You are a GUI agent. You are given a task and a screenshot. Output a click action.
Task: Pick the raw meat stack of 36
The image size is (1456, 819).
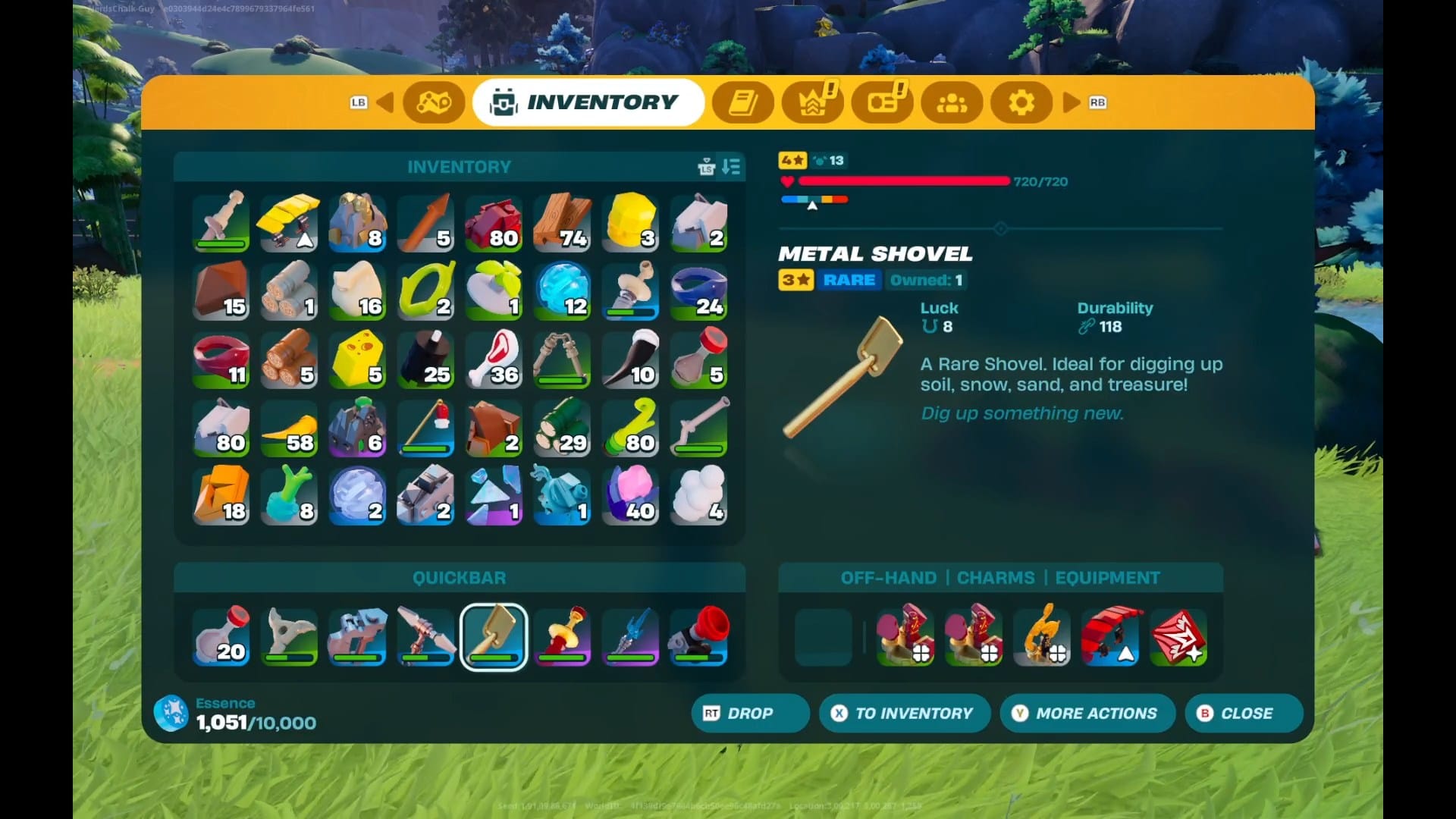[x=494, y=359]
